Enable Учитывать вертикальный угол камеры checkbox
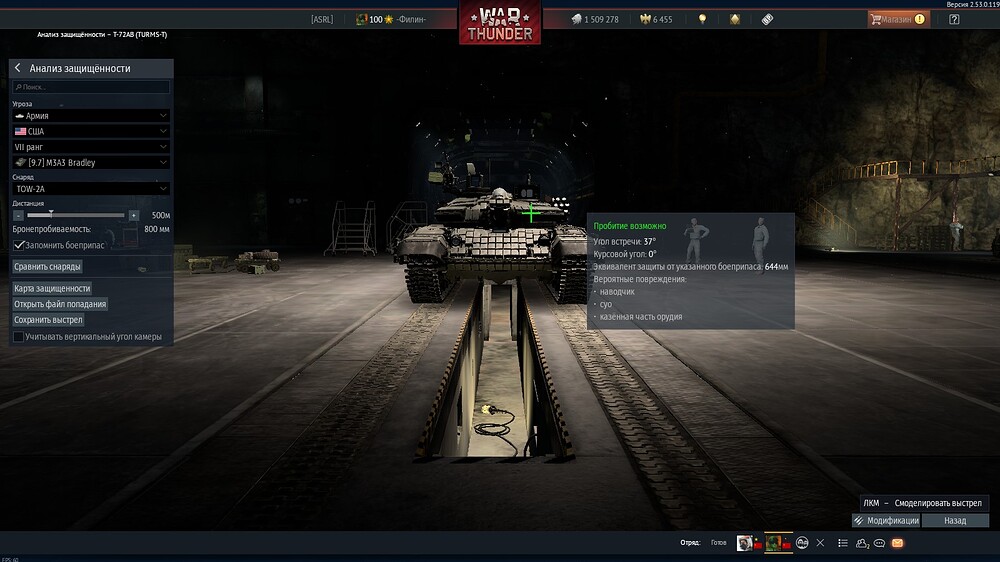Image resolution: width=1000 pixels, height=562 pixels. (x=19, y=337)
